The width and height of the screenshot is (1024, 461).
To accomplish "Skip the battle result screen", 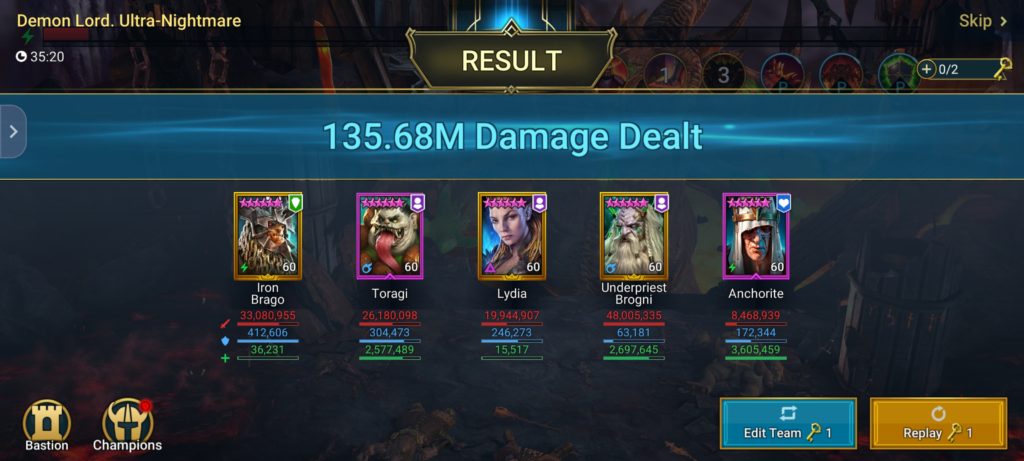I will 982,21.
